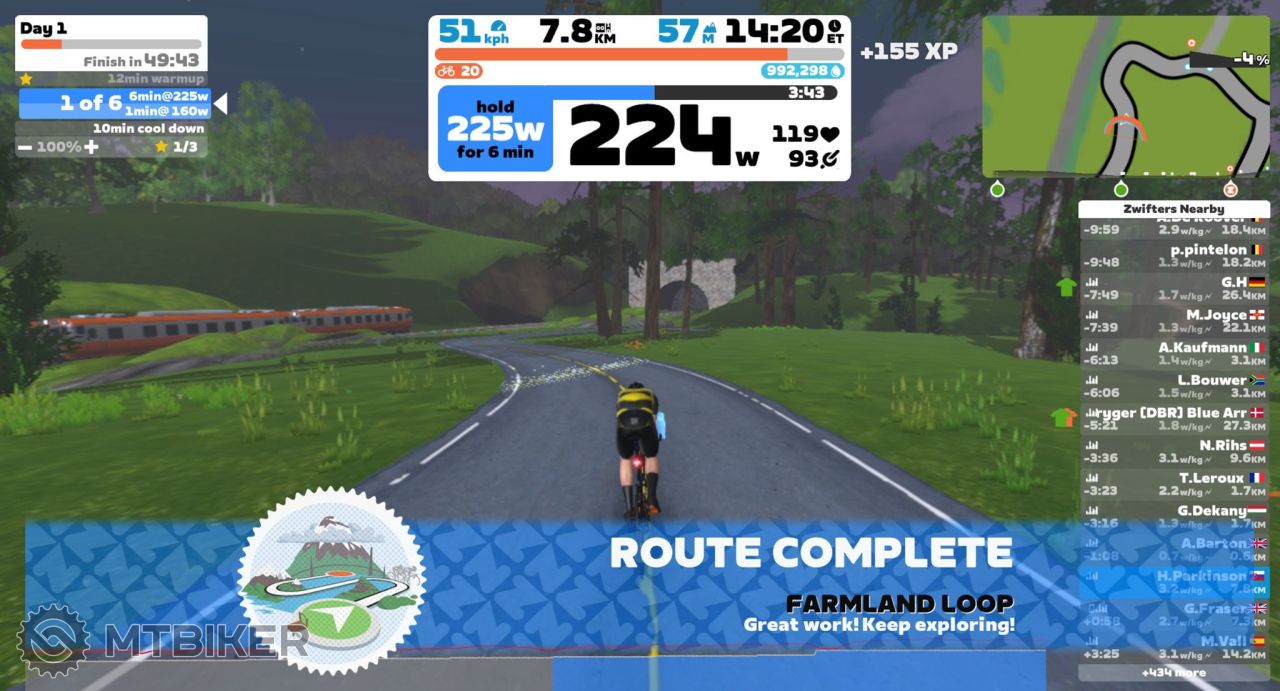
Task: Select the 1 of 6 interval block
Action: coord(115,103)
